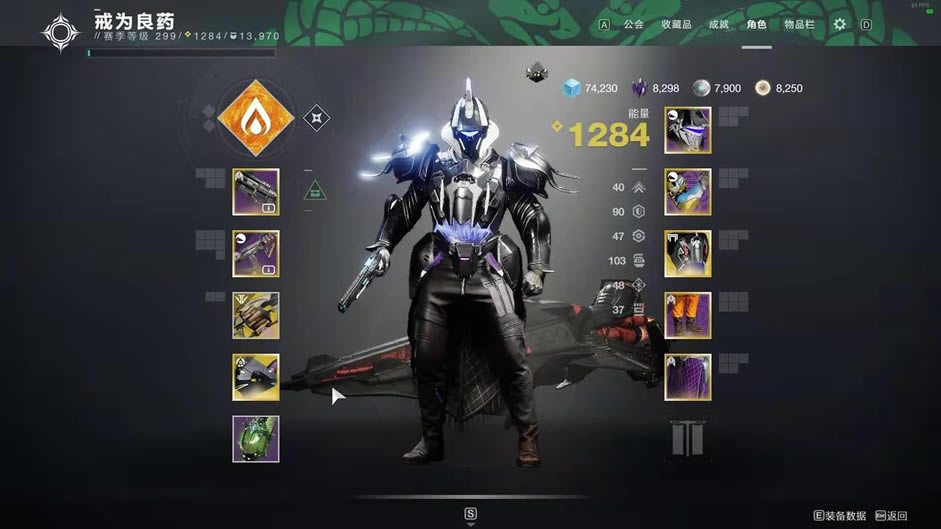Choose the orange leg armor slot
Viewport: 941px width, 529px height.
[x=688, y=316]
